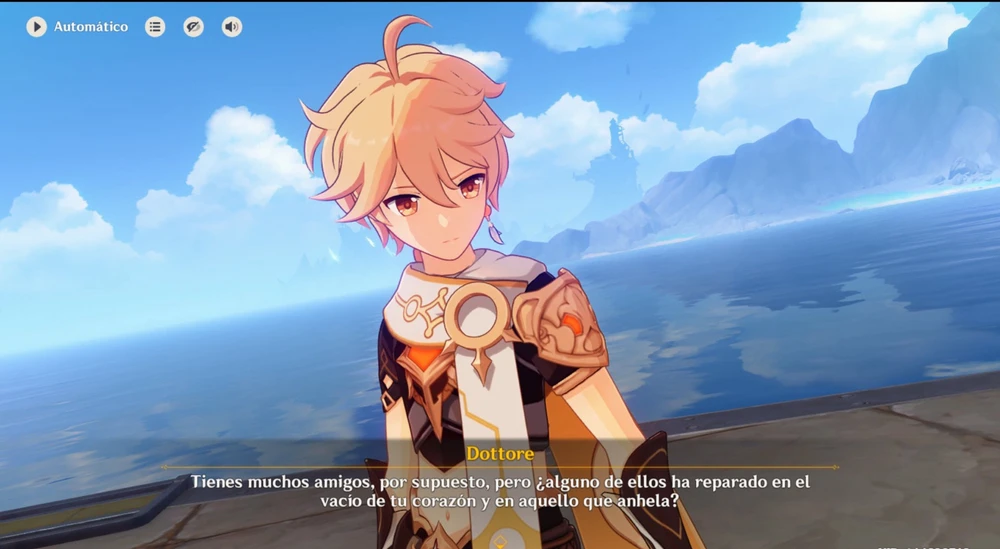Toggle the Automático auto-play button
Screen dimensions: 1000x549
pos(37,27)
